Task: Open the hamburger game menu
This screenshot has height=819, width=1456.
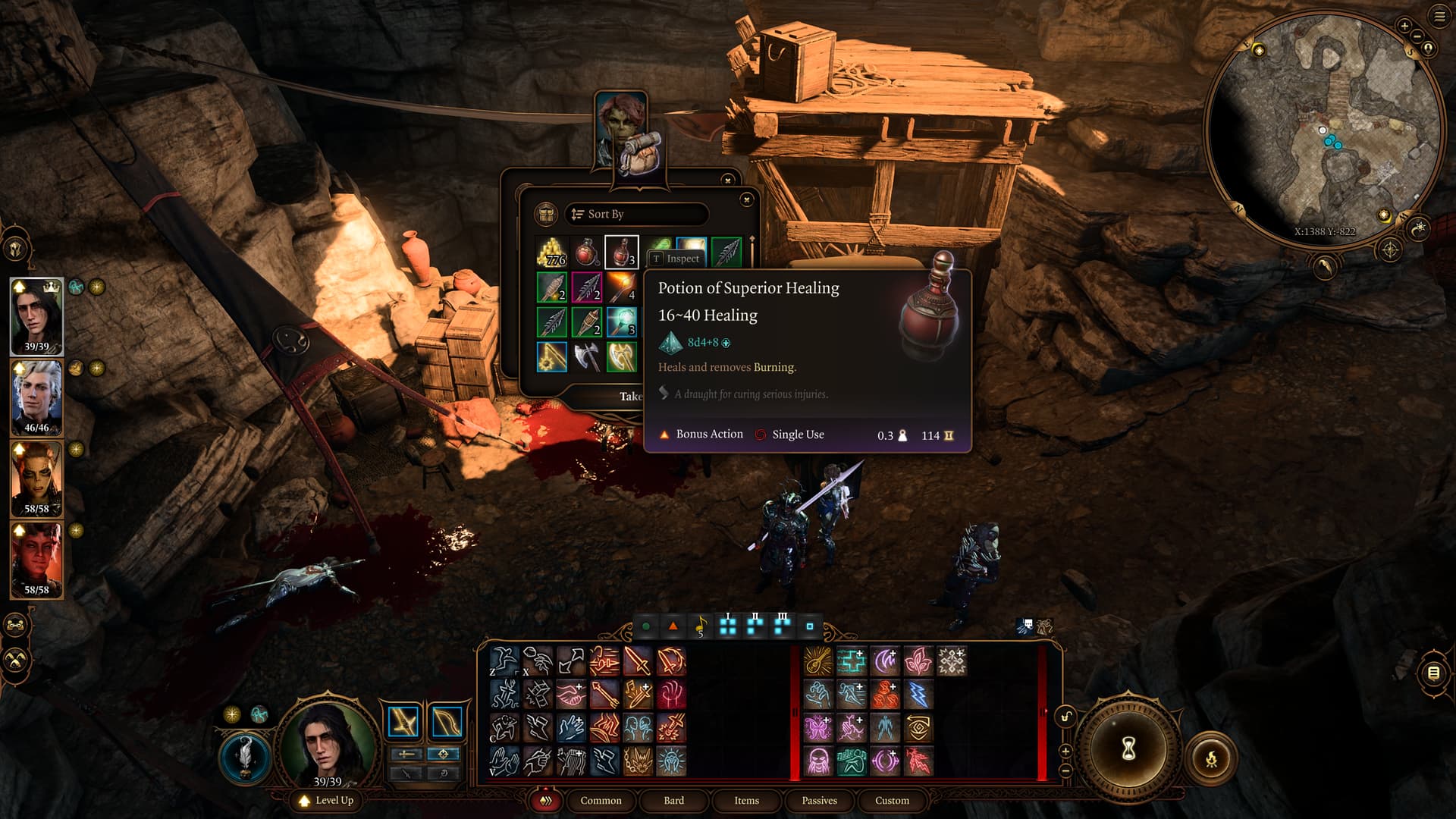Action: pos(1439,17)
